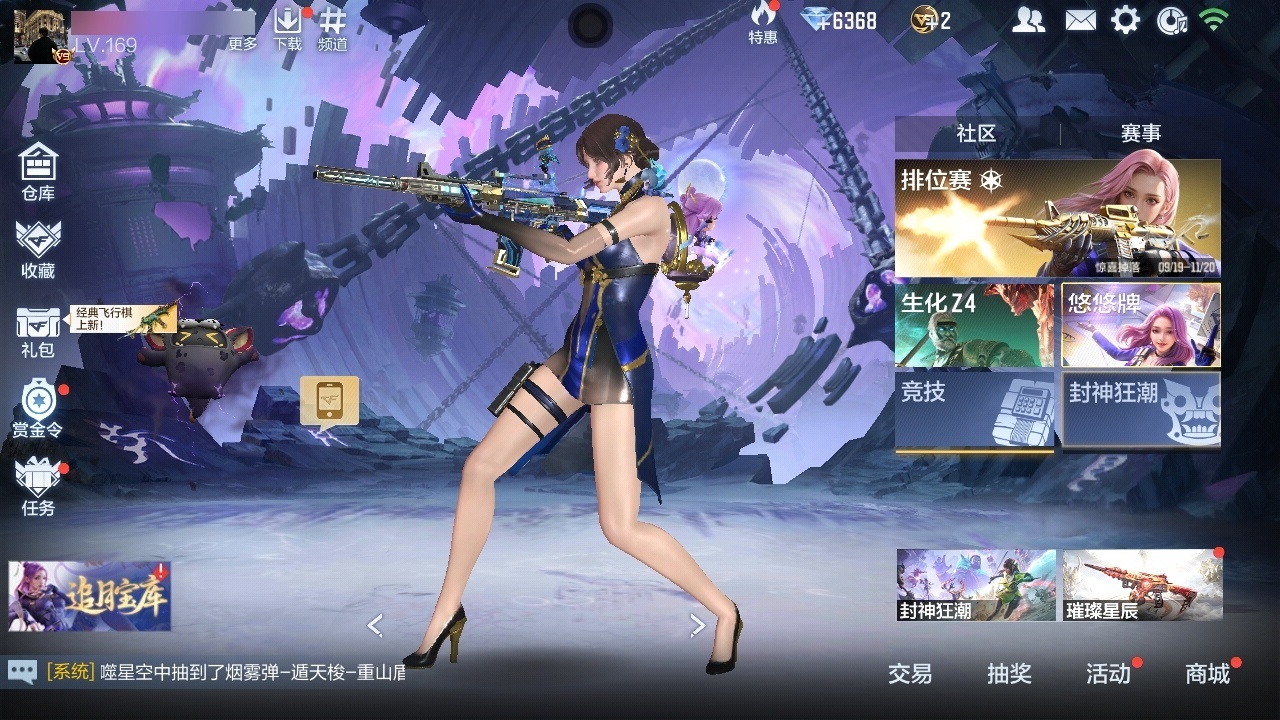Open the 任务 missions panel
1280x720 pixels.
38,487
